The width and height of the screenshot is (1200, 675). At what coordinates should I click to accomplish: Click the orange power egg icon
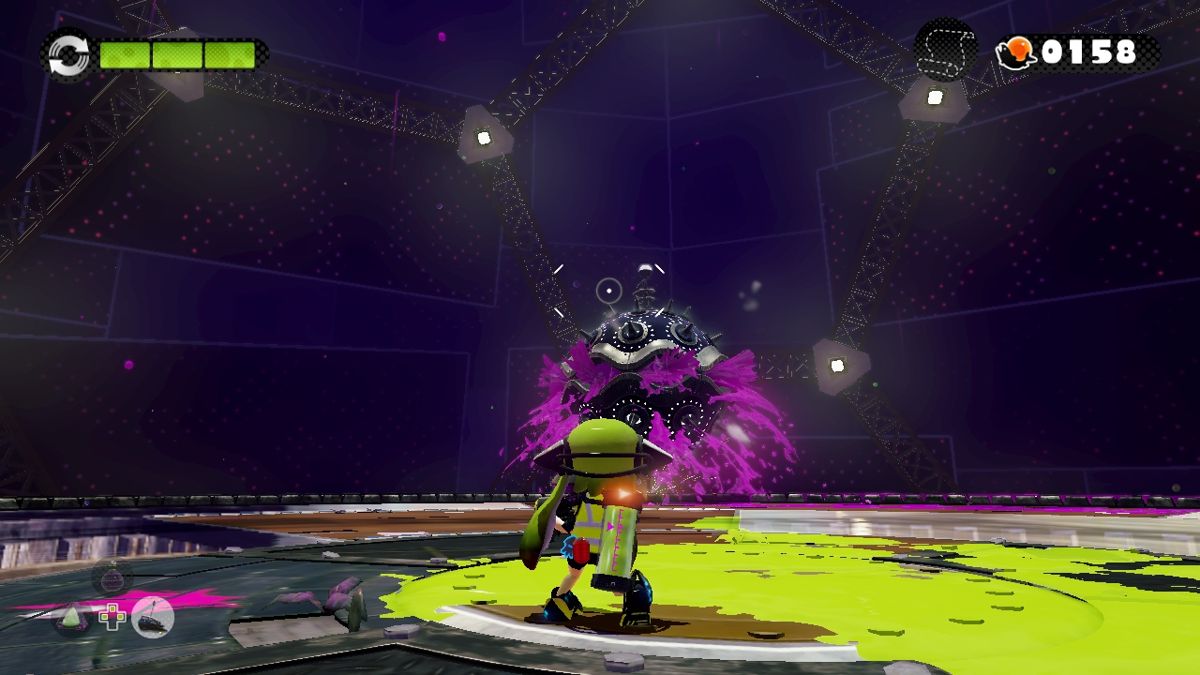pos(1016,53)
